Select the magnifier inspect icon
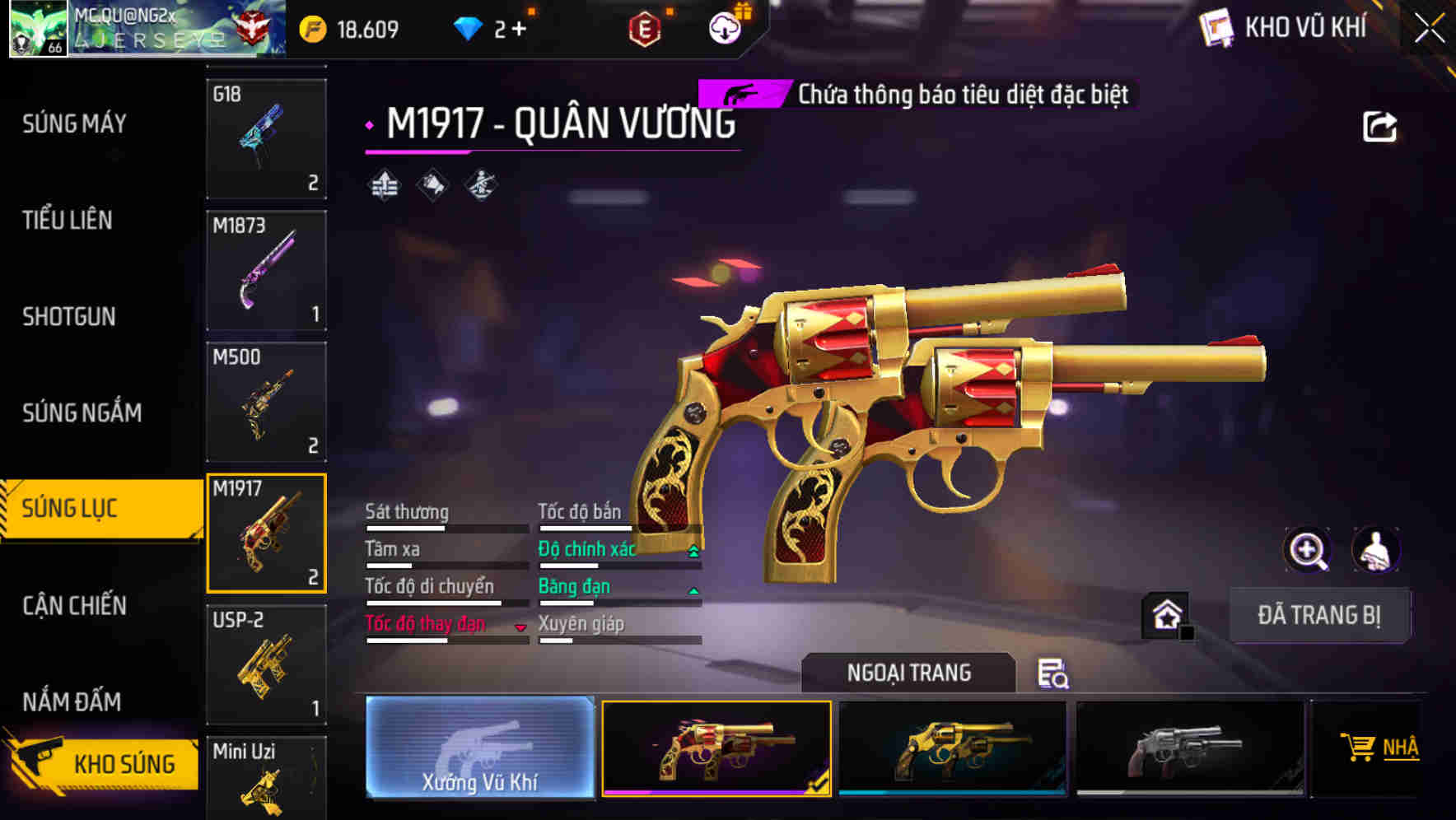1456x820 pixels. [1306, 550]
